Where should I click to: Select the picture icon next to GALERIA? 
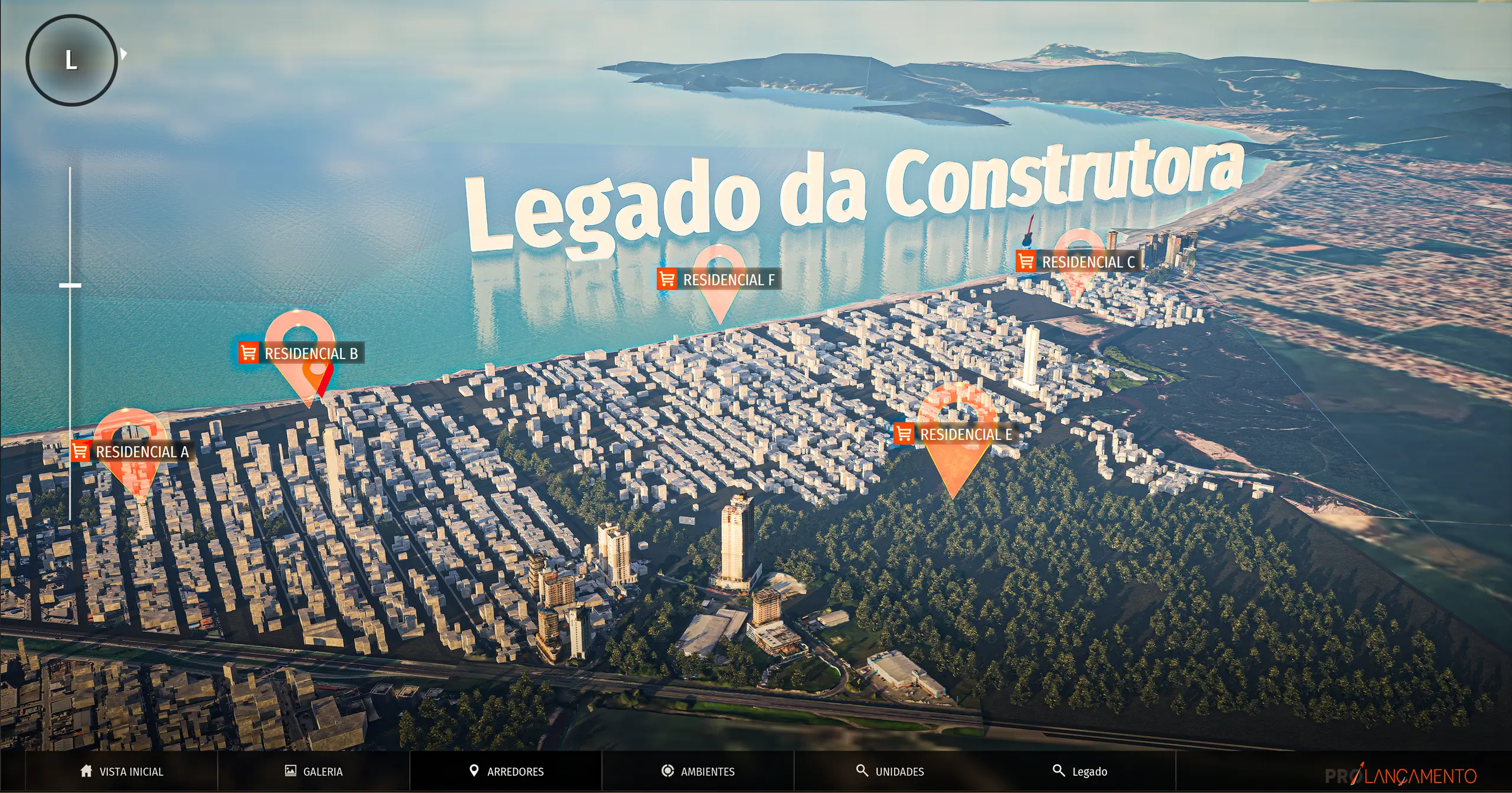click(x=289, y=771)
